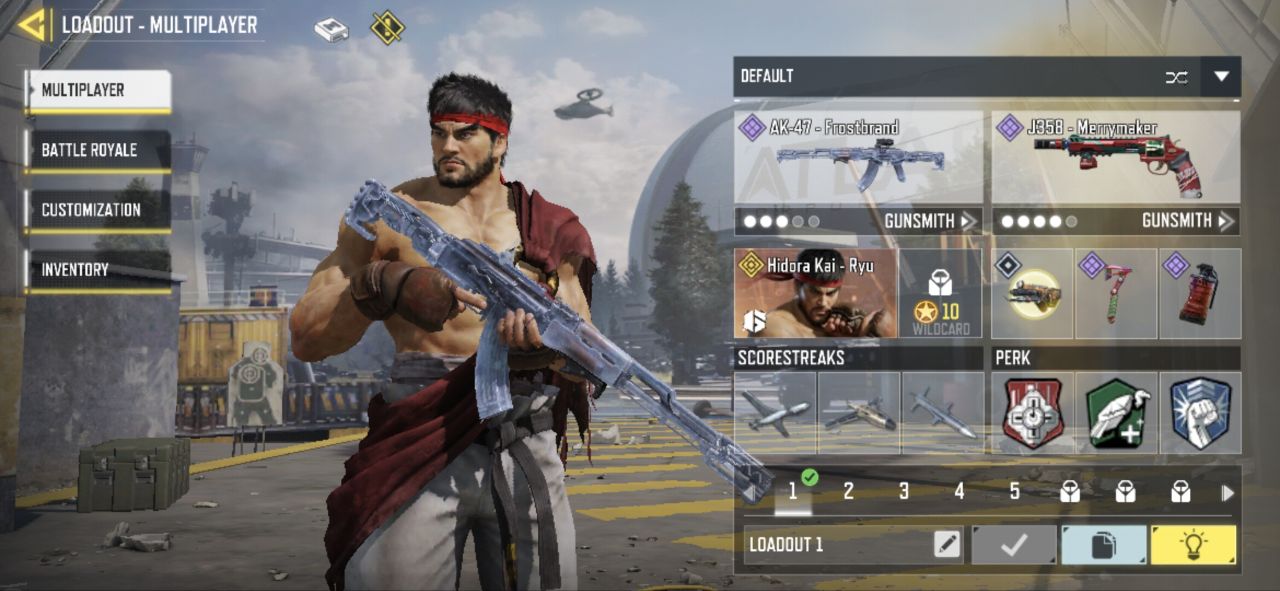Select the axe lethal equipment slot
Viewport: 1280px width, 591px height.
point(1116,294)
